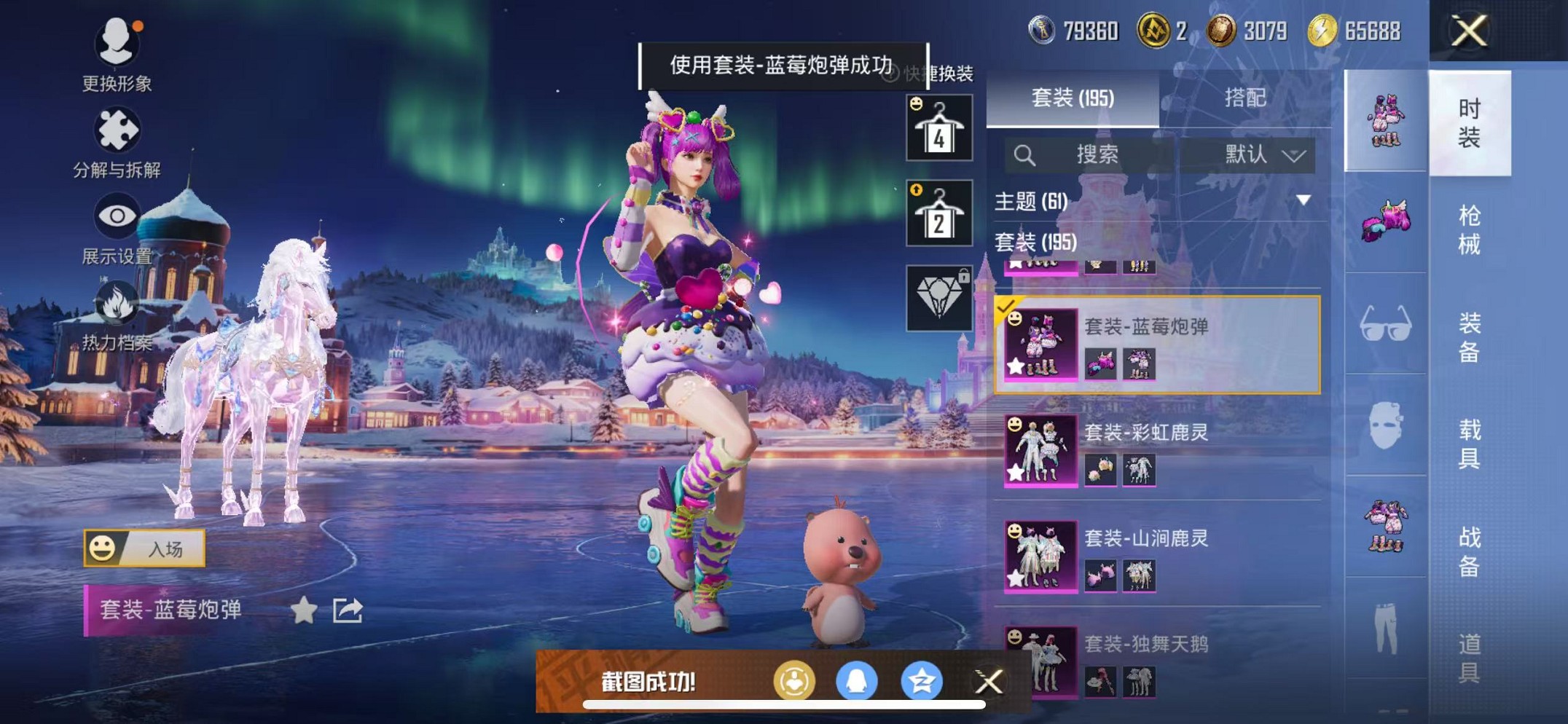The height and width of the screenshot is (724, 1568).
Task: Select the 套装 (195) tab
Action: (1073, 98)
